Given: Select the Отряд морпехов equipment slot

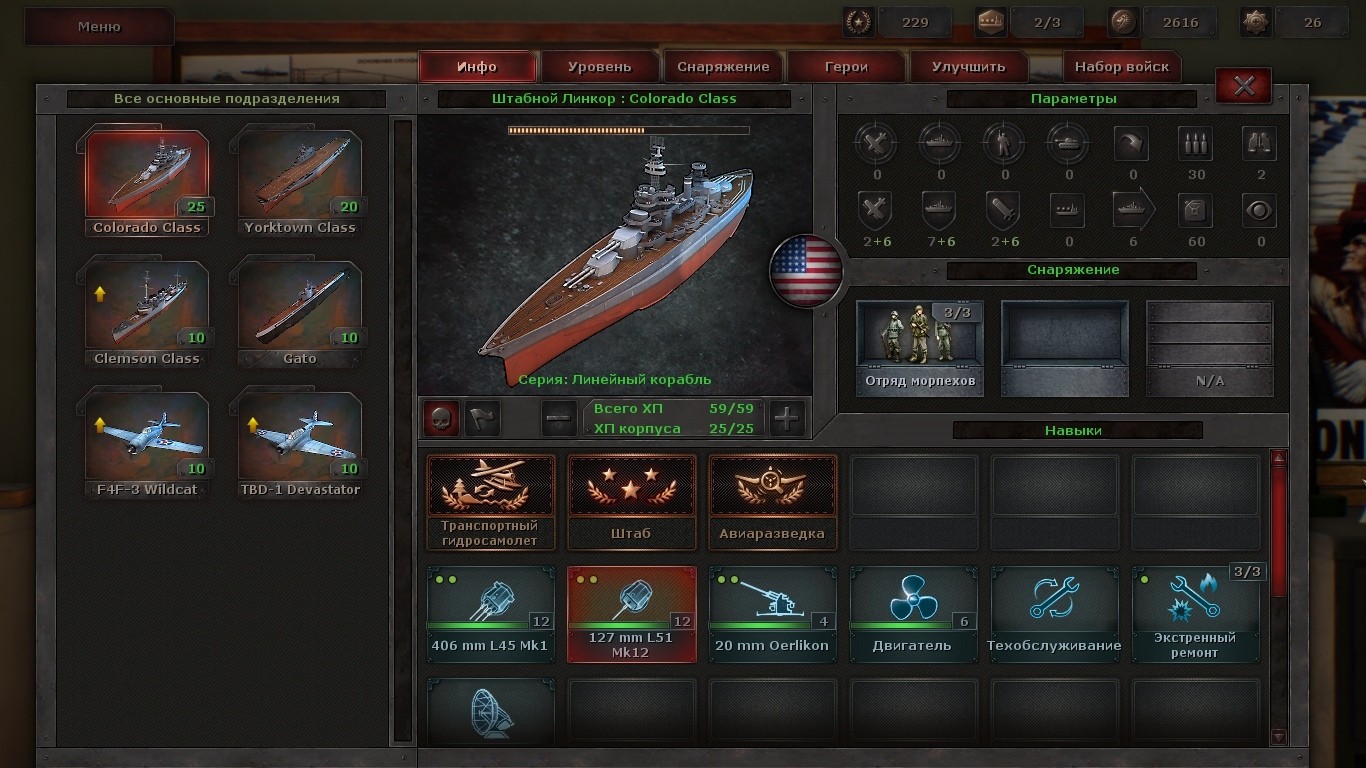Looking at the screenshot, I should (919, 347).
